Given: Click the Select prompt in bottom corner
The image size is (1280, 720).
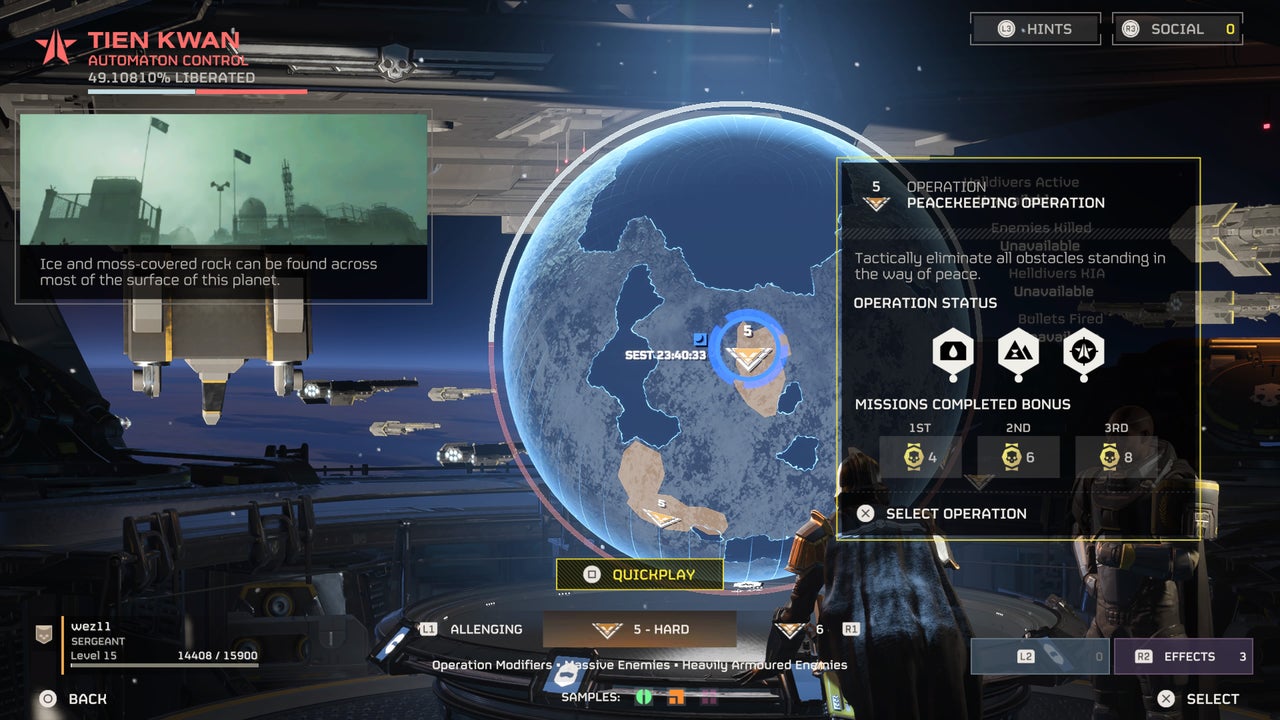Looking at the screenshot, I should point(1198,699).
